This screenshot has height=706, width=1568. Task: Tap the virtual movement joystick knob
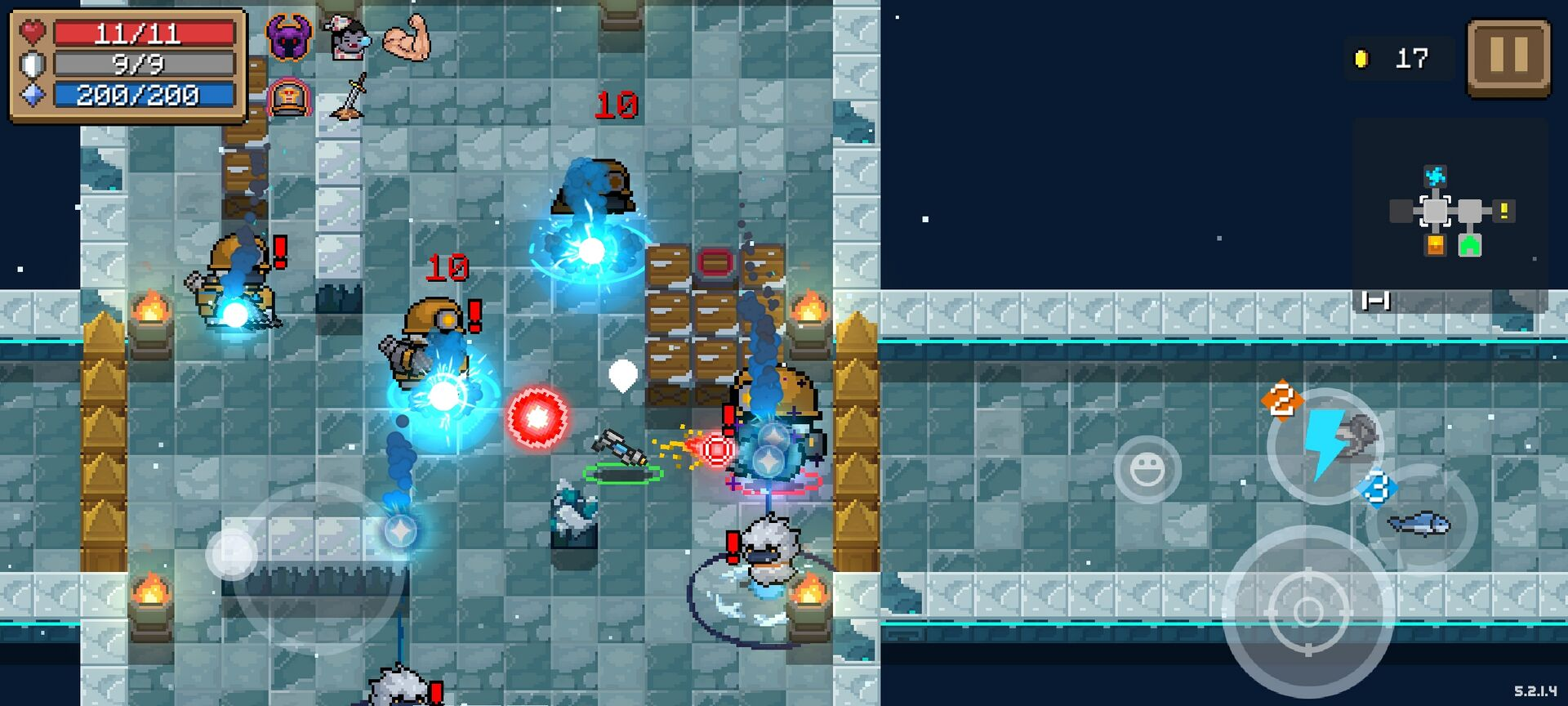(x=232, y=554)
